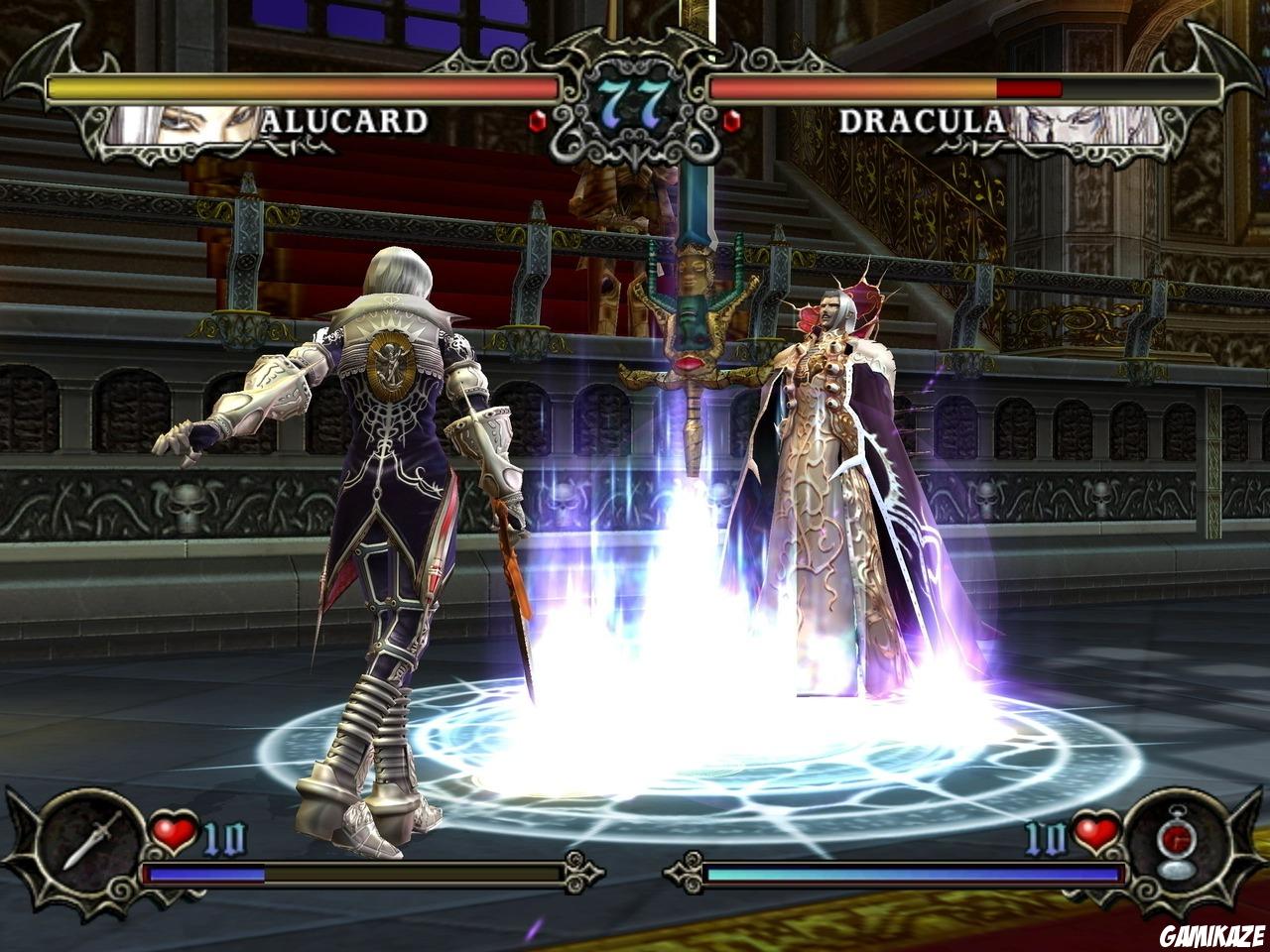Select Dracula's character portrait
Image resolution: width=1270 pixels, height=952 pixels.
pos(1086,122)
